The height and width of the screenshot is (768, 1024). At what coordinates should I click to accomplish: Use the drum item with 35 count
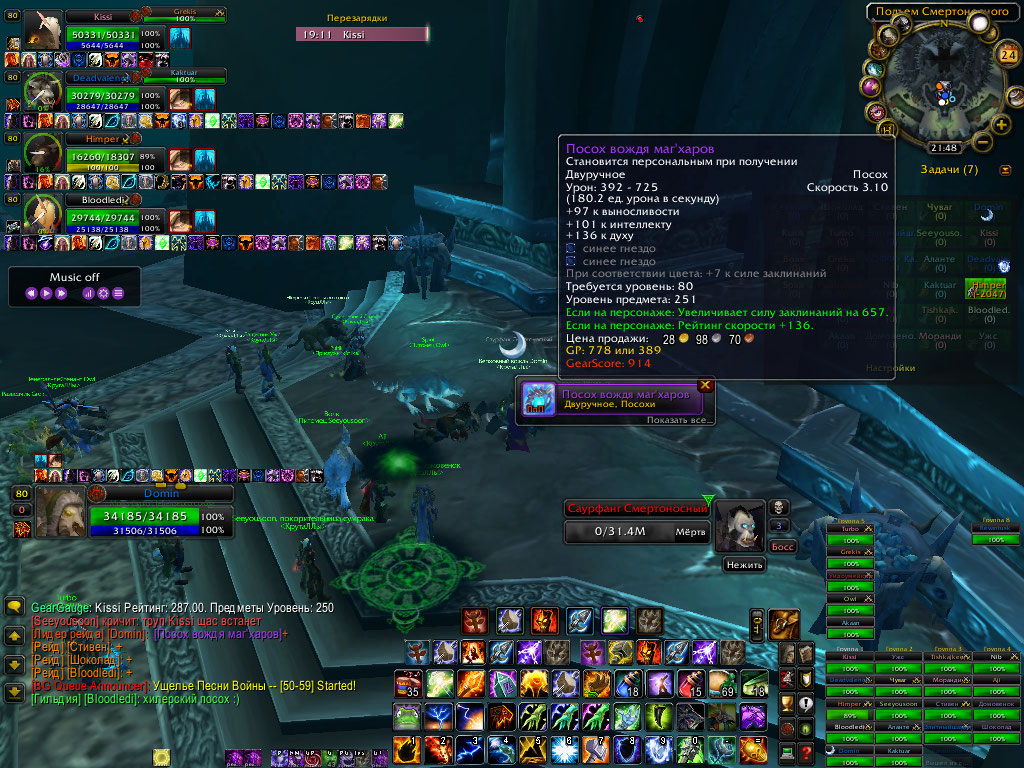pos(408,685)
